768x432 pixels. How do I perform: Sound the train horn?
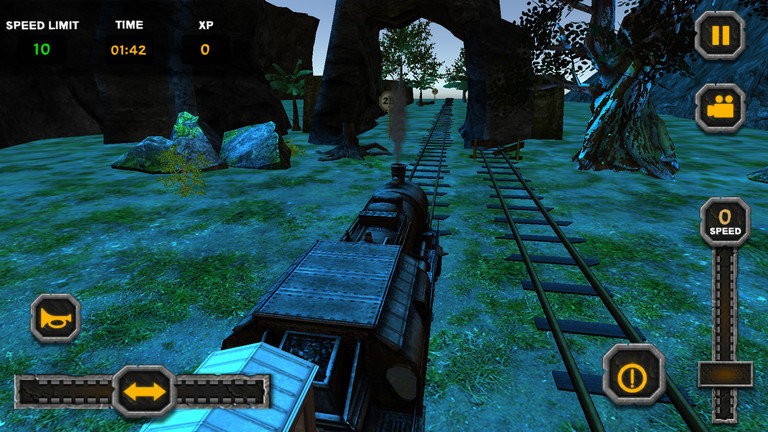click(x=55, y=319)
